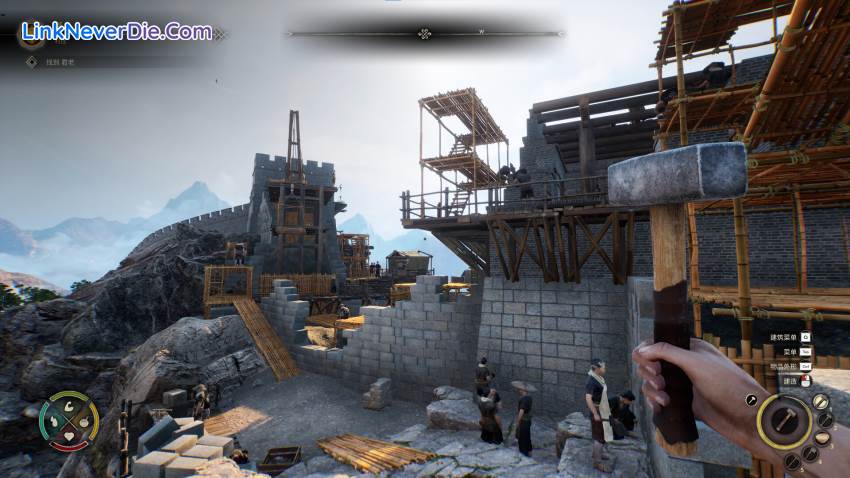Open the LinkNeverDie.Com watermark link
This screenshot has height=478, width=850.
click(117, 31)
